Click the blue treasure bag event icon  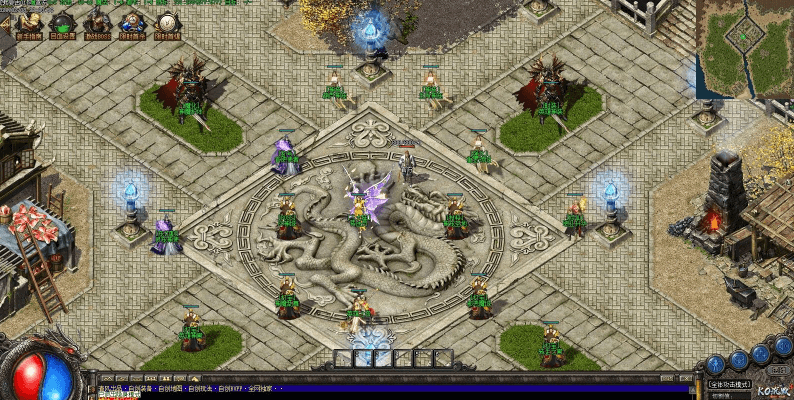tap(132, 21)
